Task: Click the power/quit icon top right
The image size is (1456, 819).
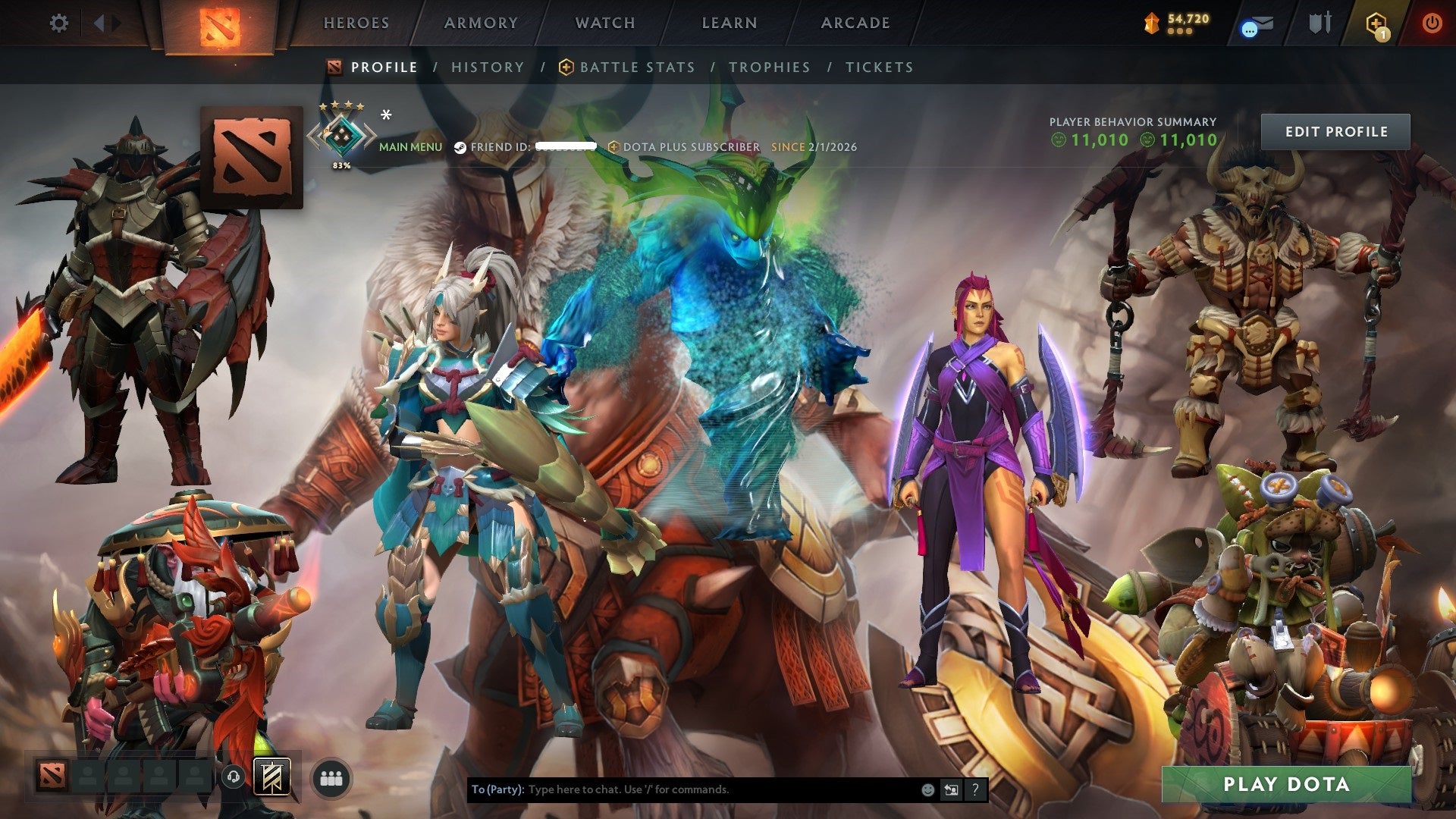Action: [1433, 23]
